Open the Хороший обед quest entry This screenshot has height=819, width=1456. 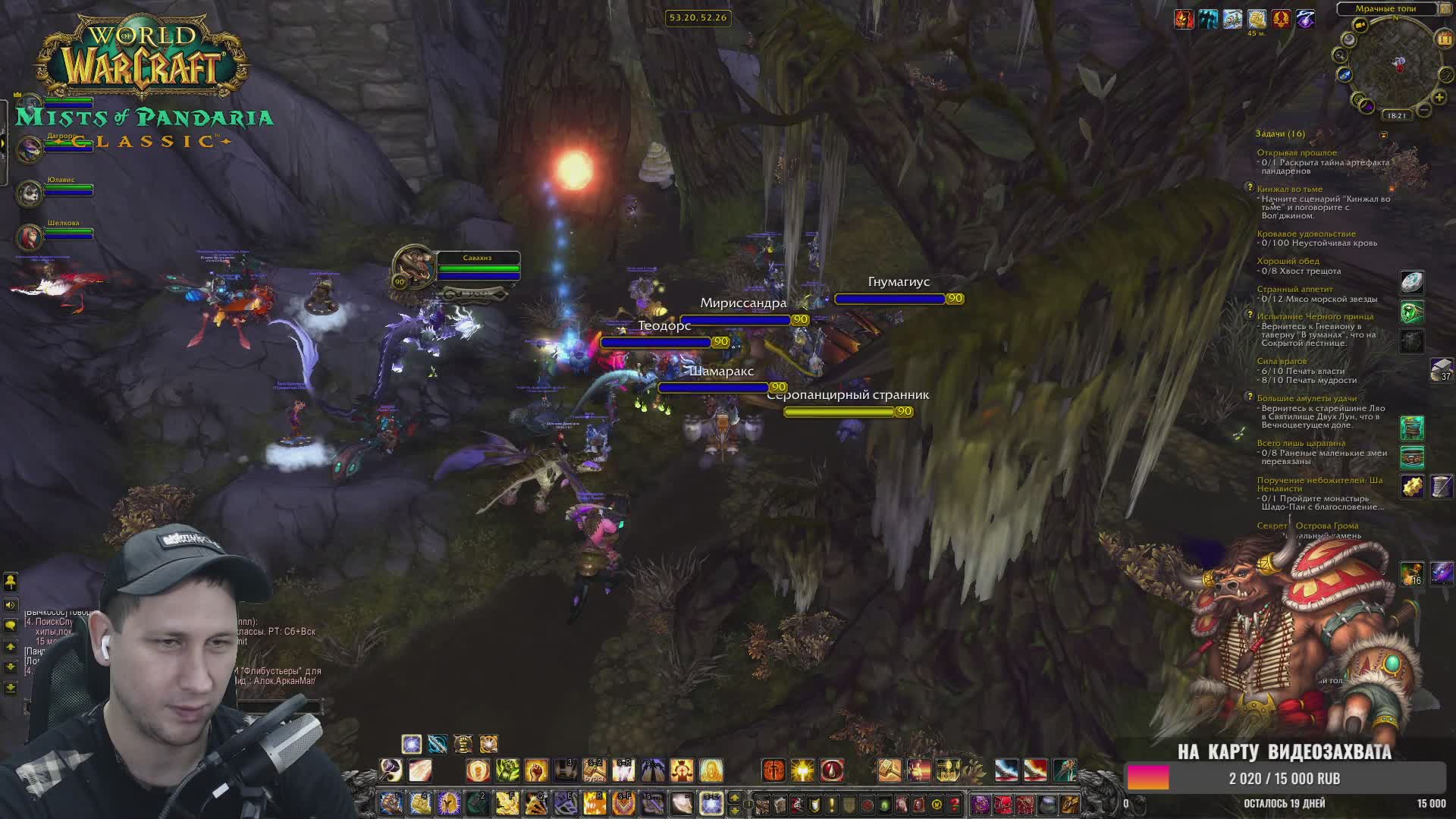click(1288, 261)
